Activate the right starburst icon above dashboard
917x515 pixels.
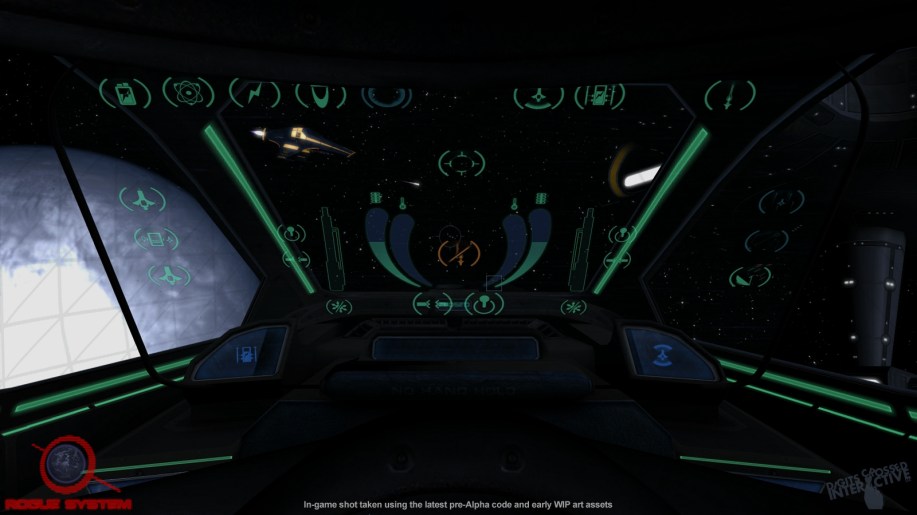[573, 306]
